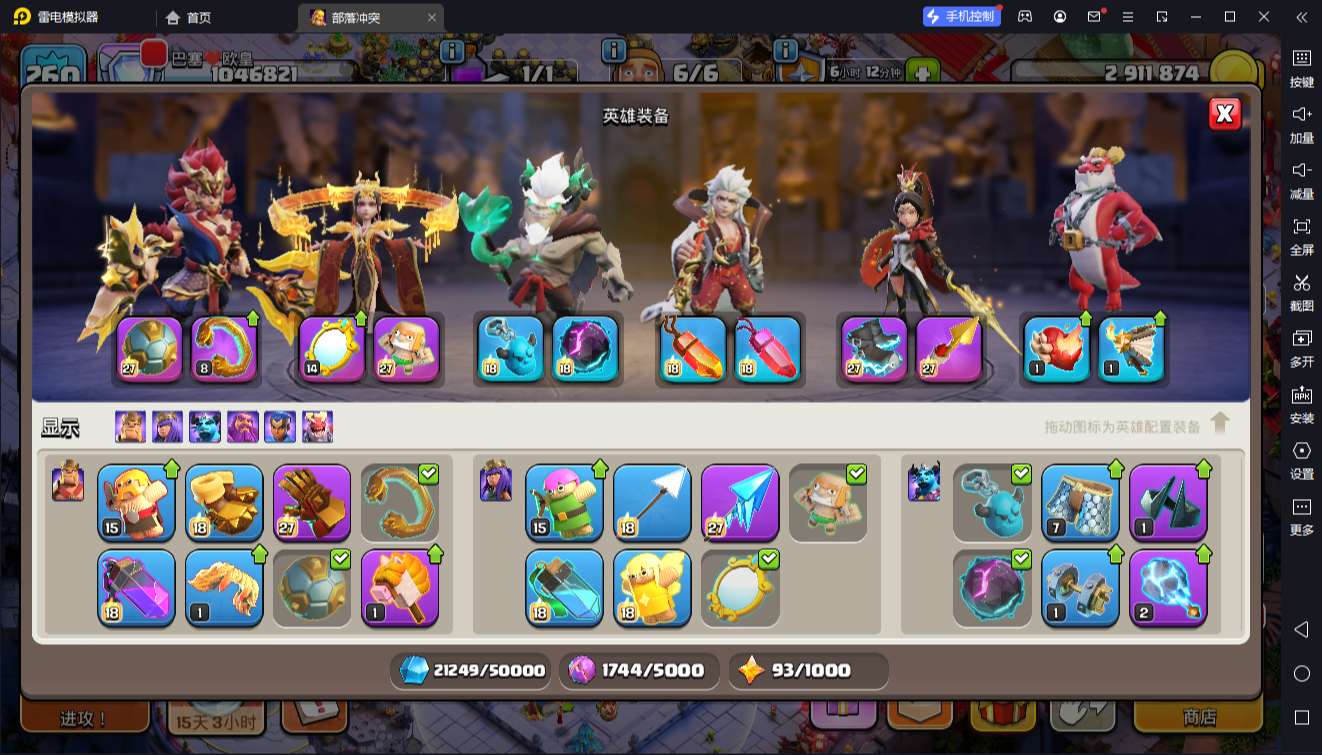The width and height of the screenshot is (1322, 755).
Task: Toggle the Minion Prince display filter
Action: click(205, 427)
